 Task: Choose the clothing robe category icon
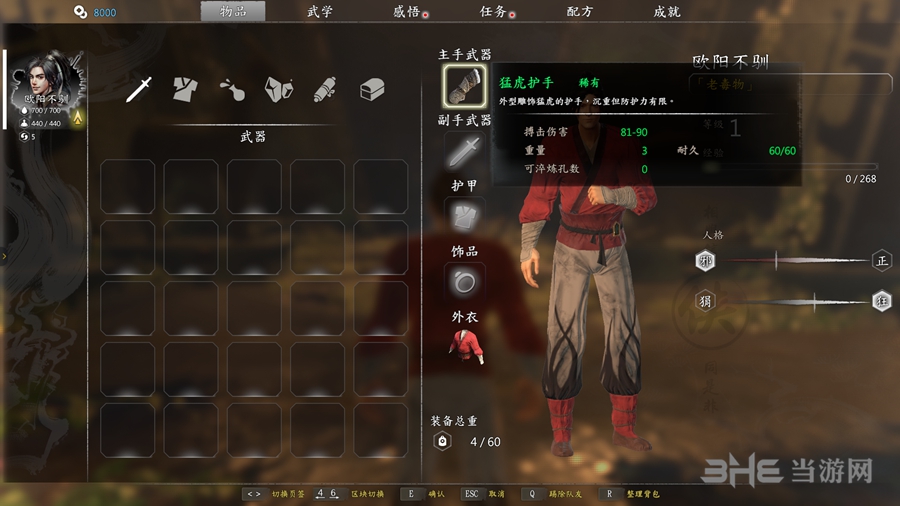click(184, 90)
